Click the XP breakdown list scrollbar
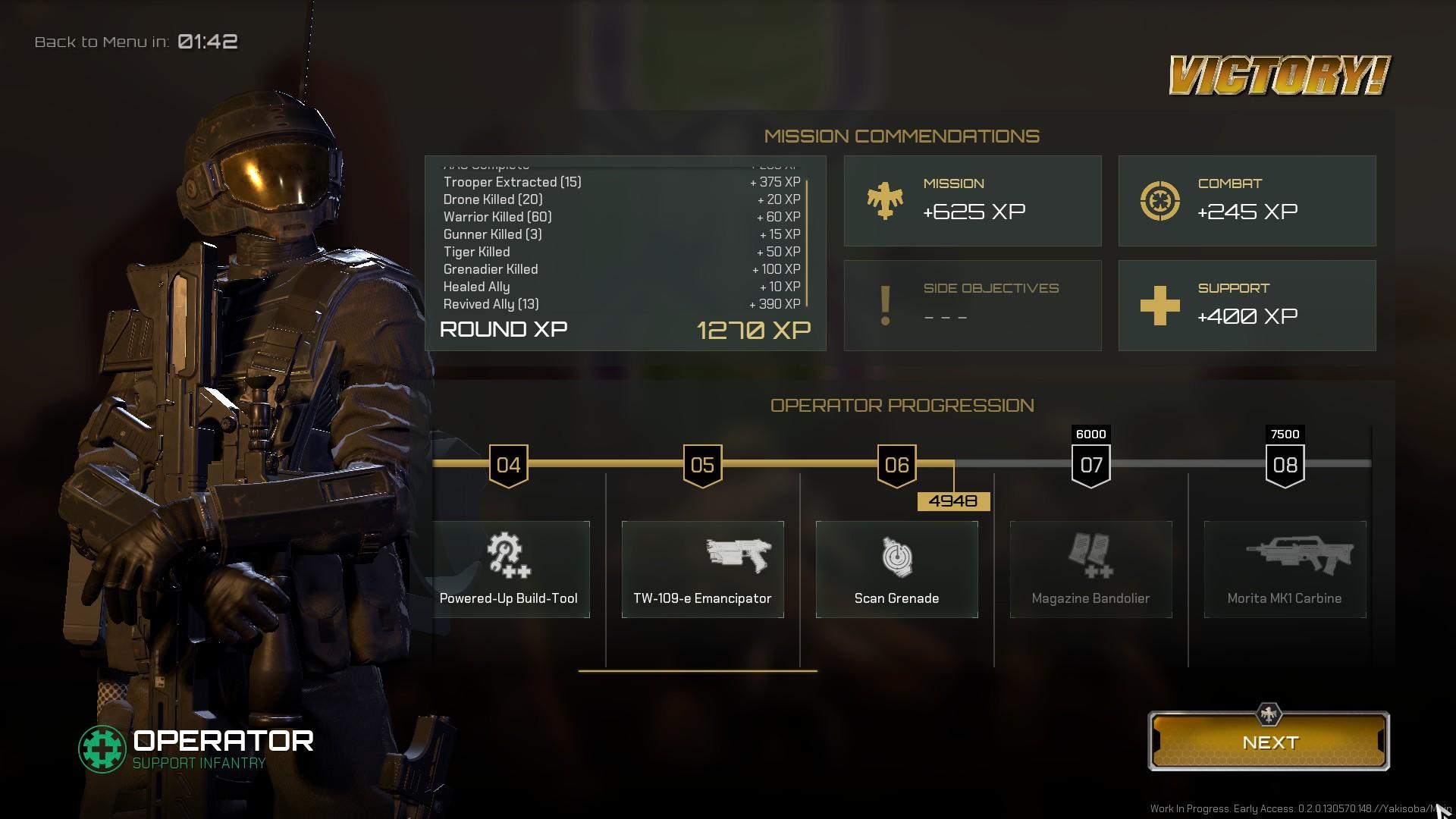The image size is (1456, 819). point(807,243)
